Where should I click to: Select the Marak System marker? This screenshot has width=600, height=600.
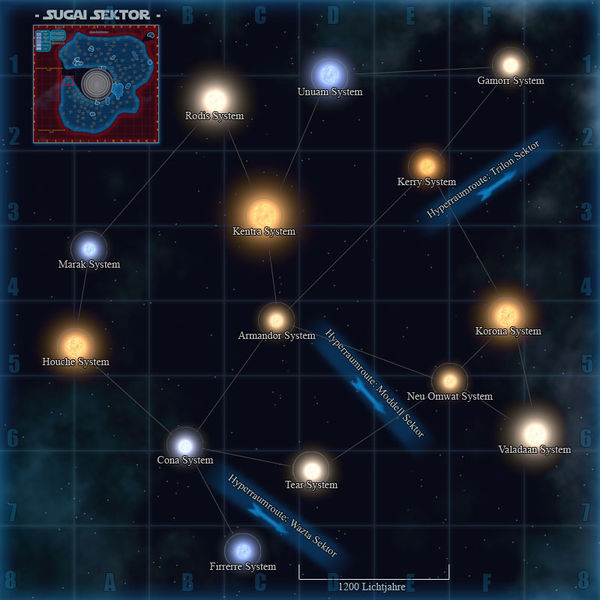pyautogui.click(x=89, y=247)
